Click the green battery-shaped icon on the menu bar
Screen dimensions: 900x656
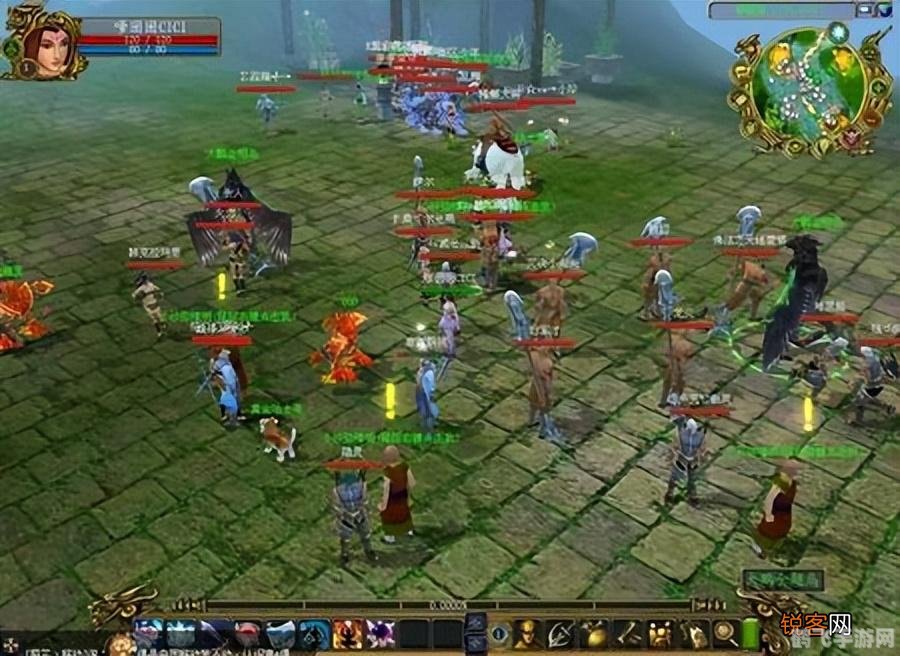751,633
